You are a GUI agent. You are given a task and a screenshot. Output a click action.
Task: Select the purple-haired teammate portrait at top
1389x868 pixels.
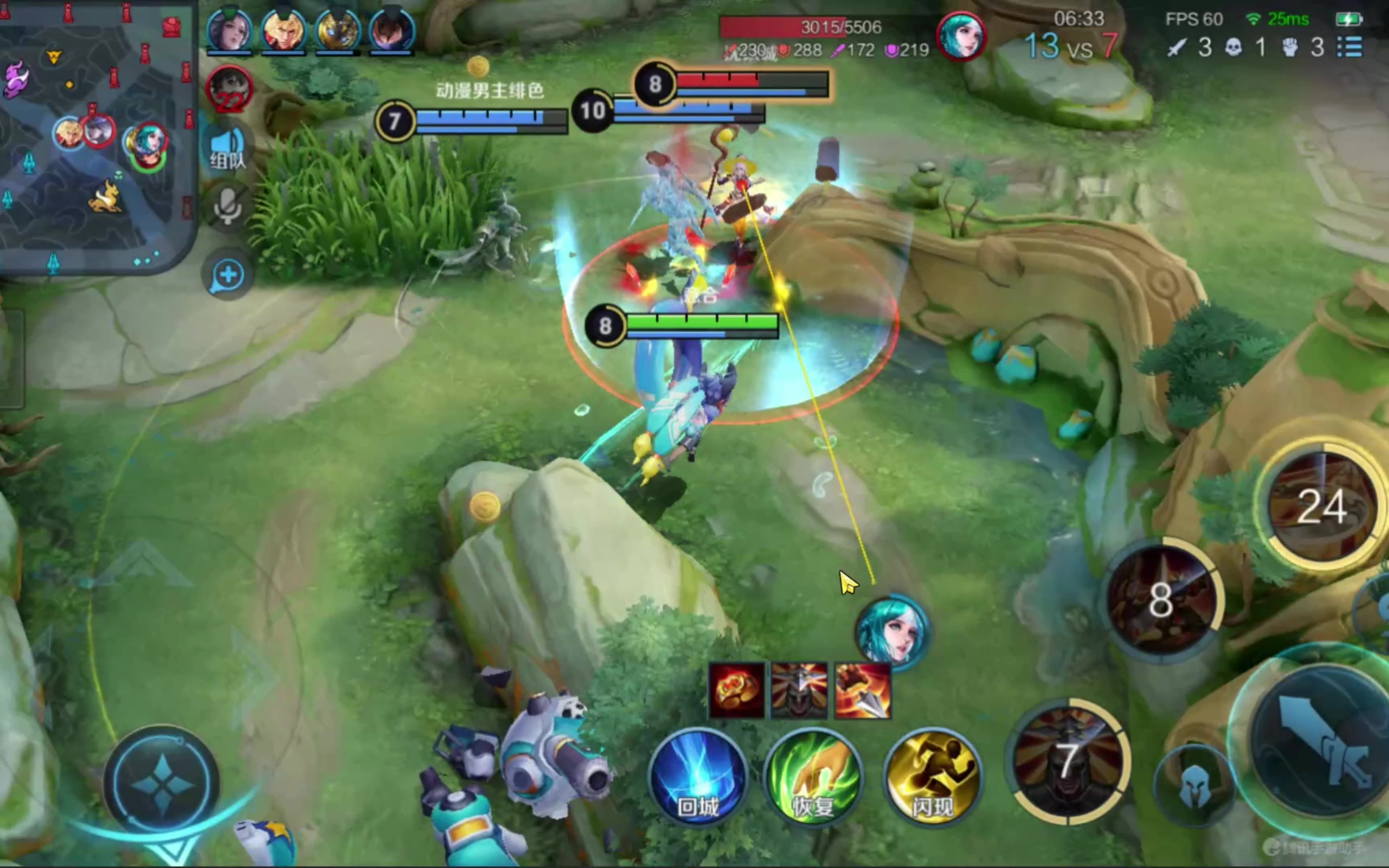click(x=229, y=30)
